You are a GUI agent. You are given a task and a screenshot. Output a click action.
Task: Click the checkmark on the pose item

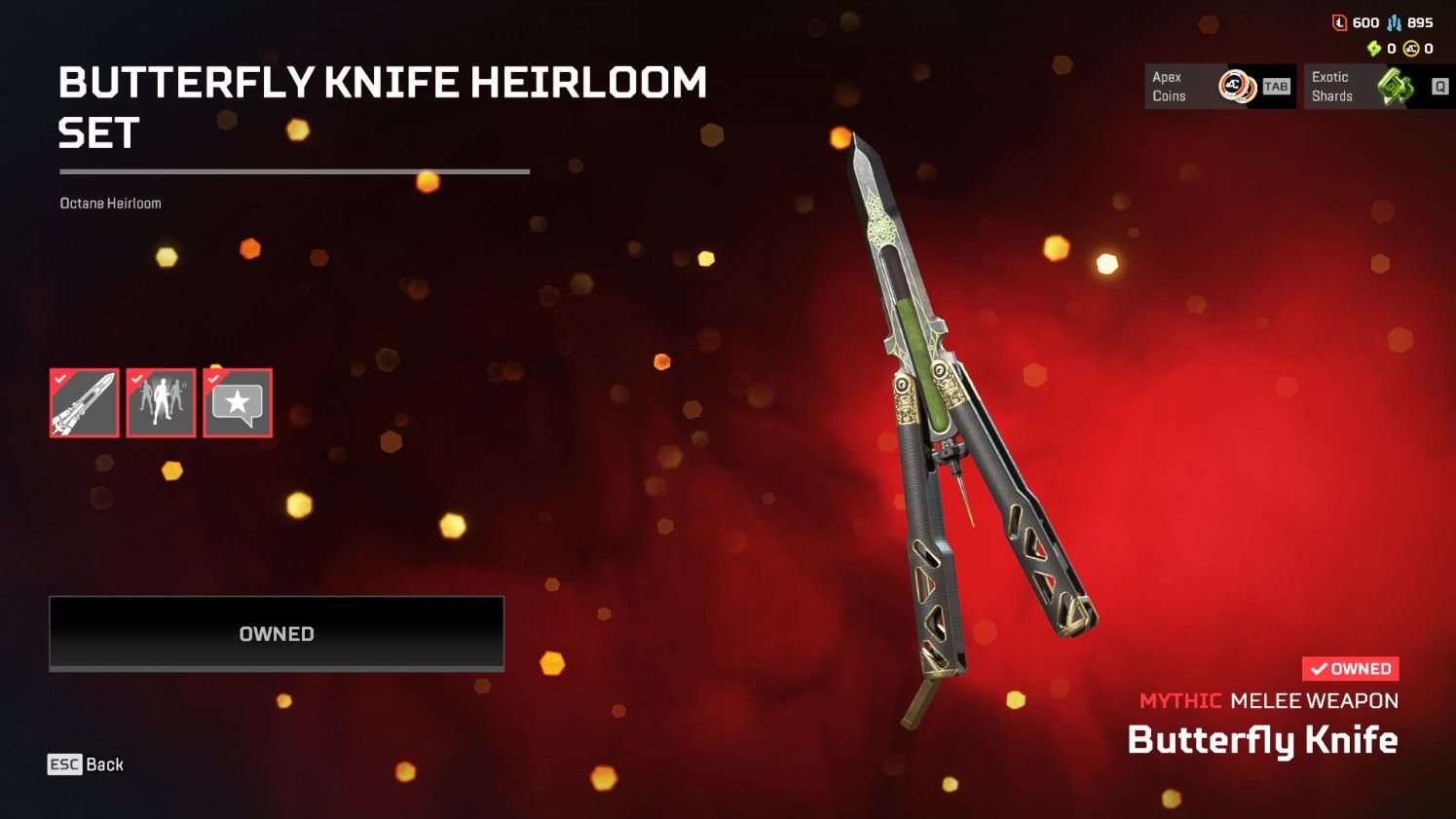[x=135, y=378]
